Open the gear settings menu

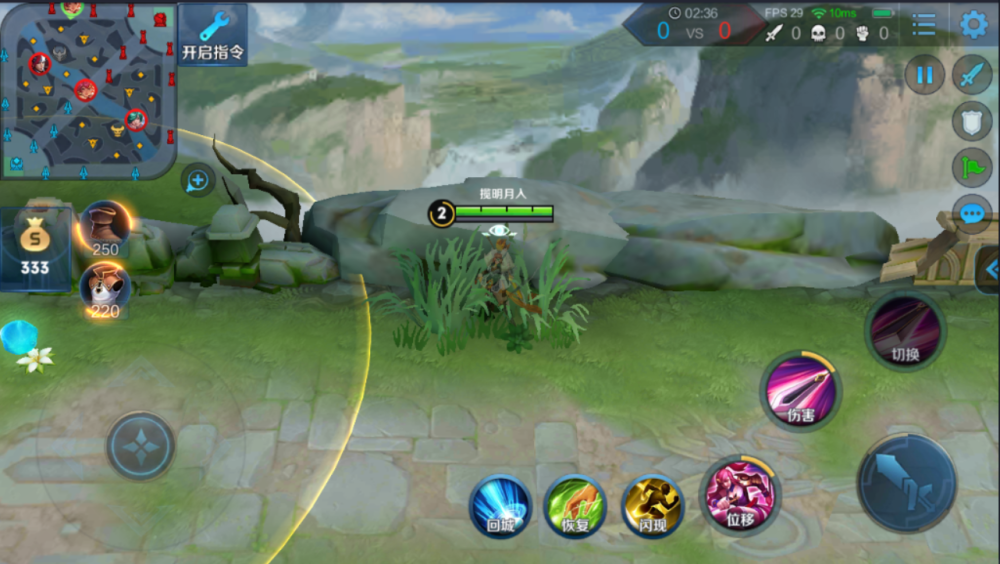point(973,25)
